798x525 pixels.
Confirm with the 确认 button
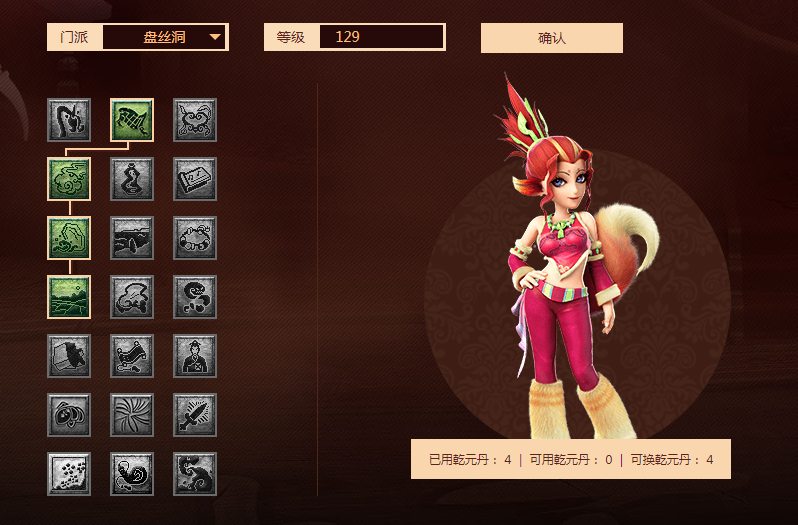pos(551,38)
